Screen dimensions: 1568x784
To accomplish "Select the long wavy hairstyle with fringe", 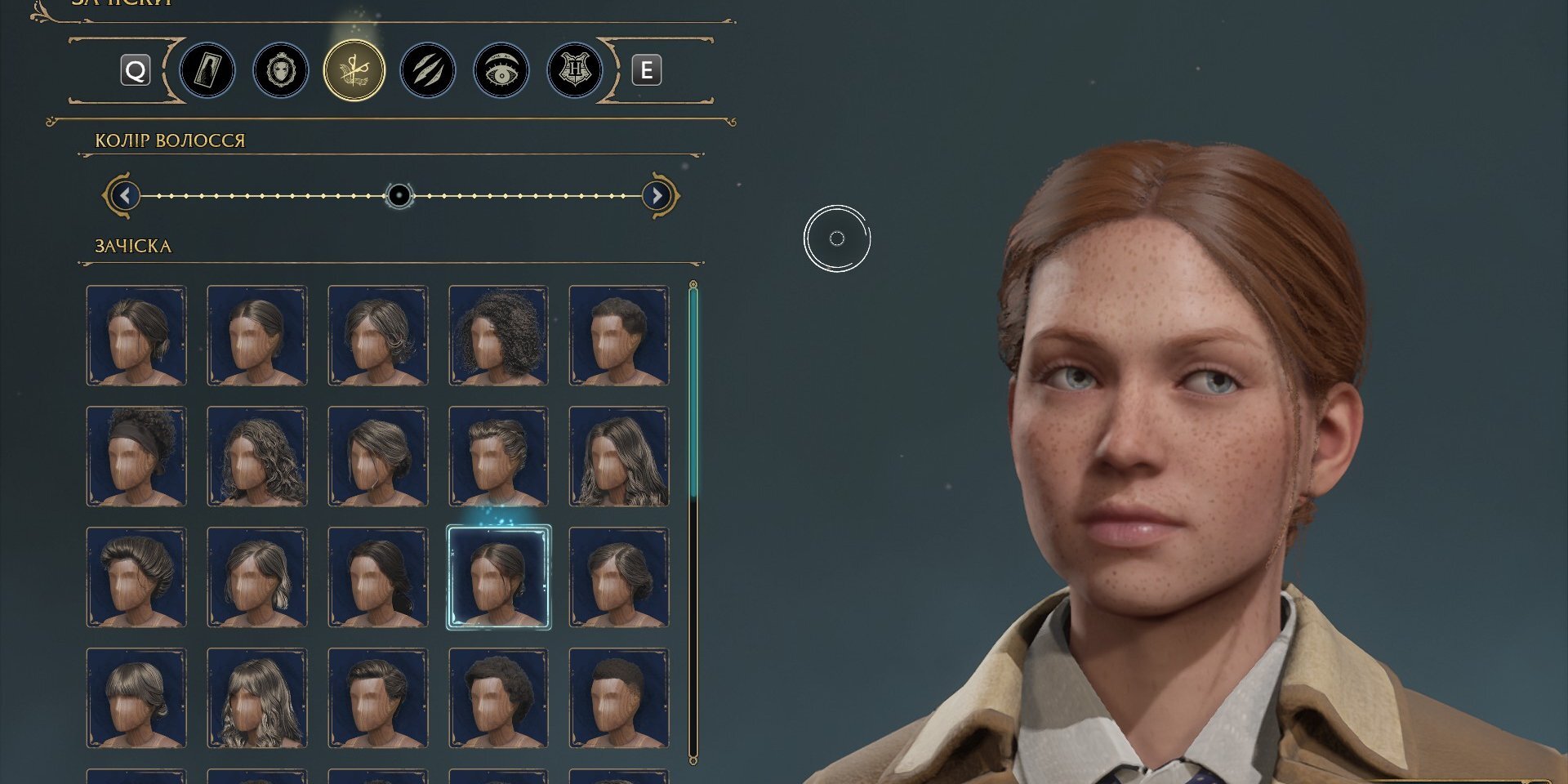I will click(x=257, y=698).
